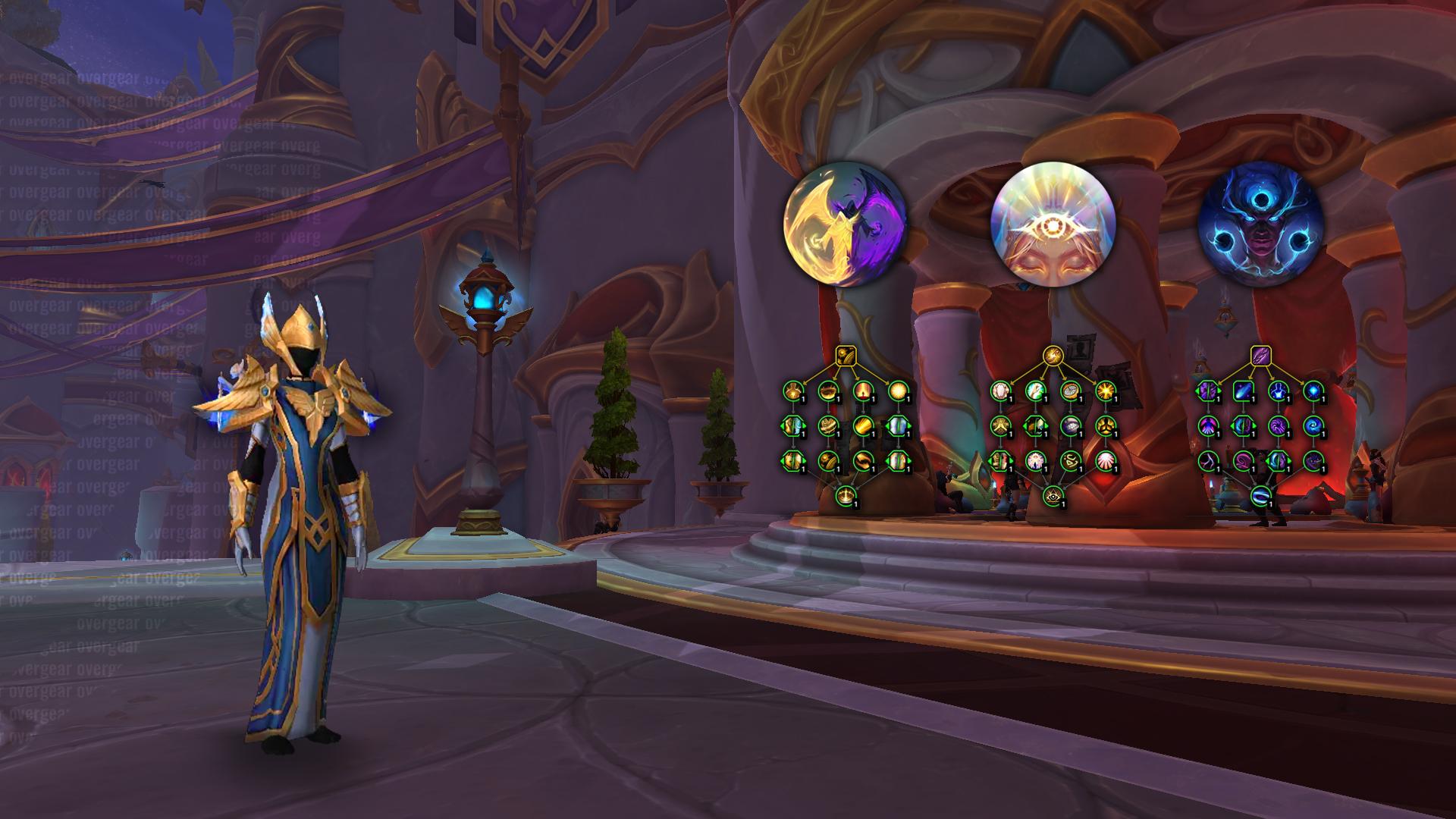Select the red candle-flame Archon talent node
This screenshot has height=819, width=1456.
coord(862,391)
